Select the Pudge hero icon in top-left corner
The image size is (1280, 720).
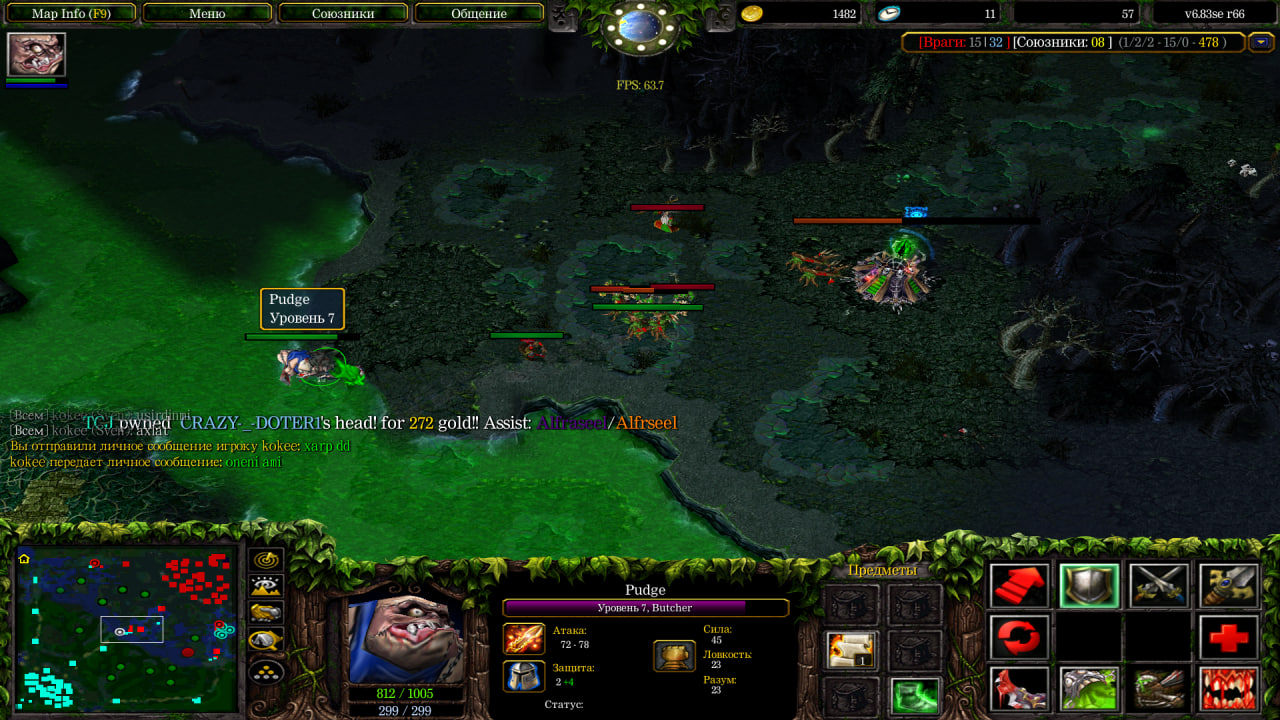pyautogui.click(x=36, y=54)
